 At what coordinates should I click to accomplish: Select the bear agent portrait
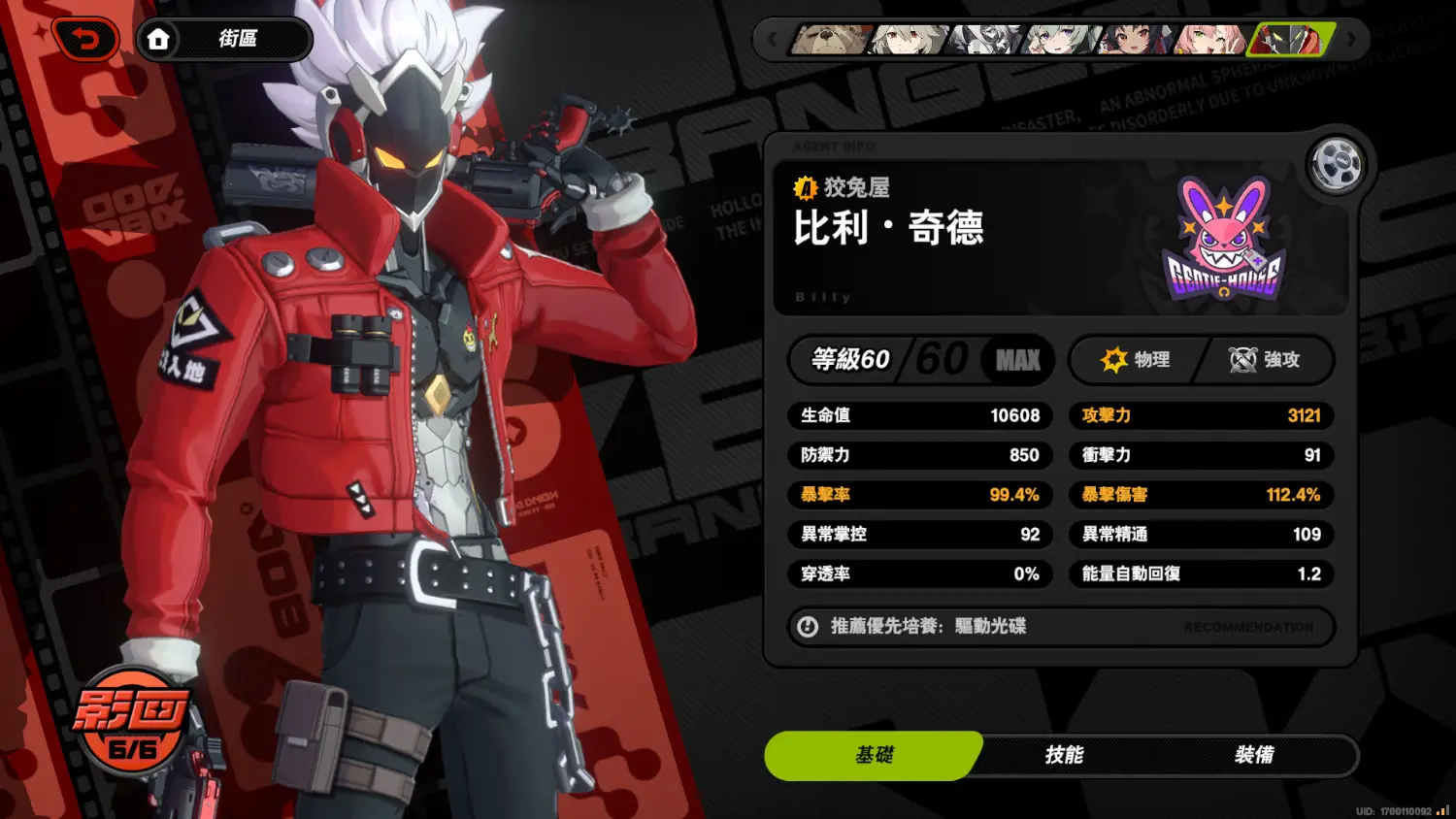pos(831,40)
